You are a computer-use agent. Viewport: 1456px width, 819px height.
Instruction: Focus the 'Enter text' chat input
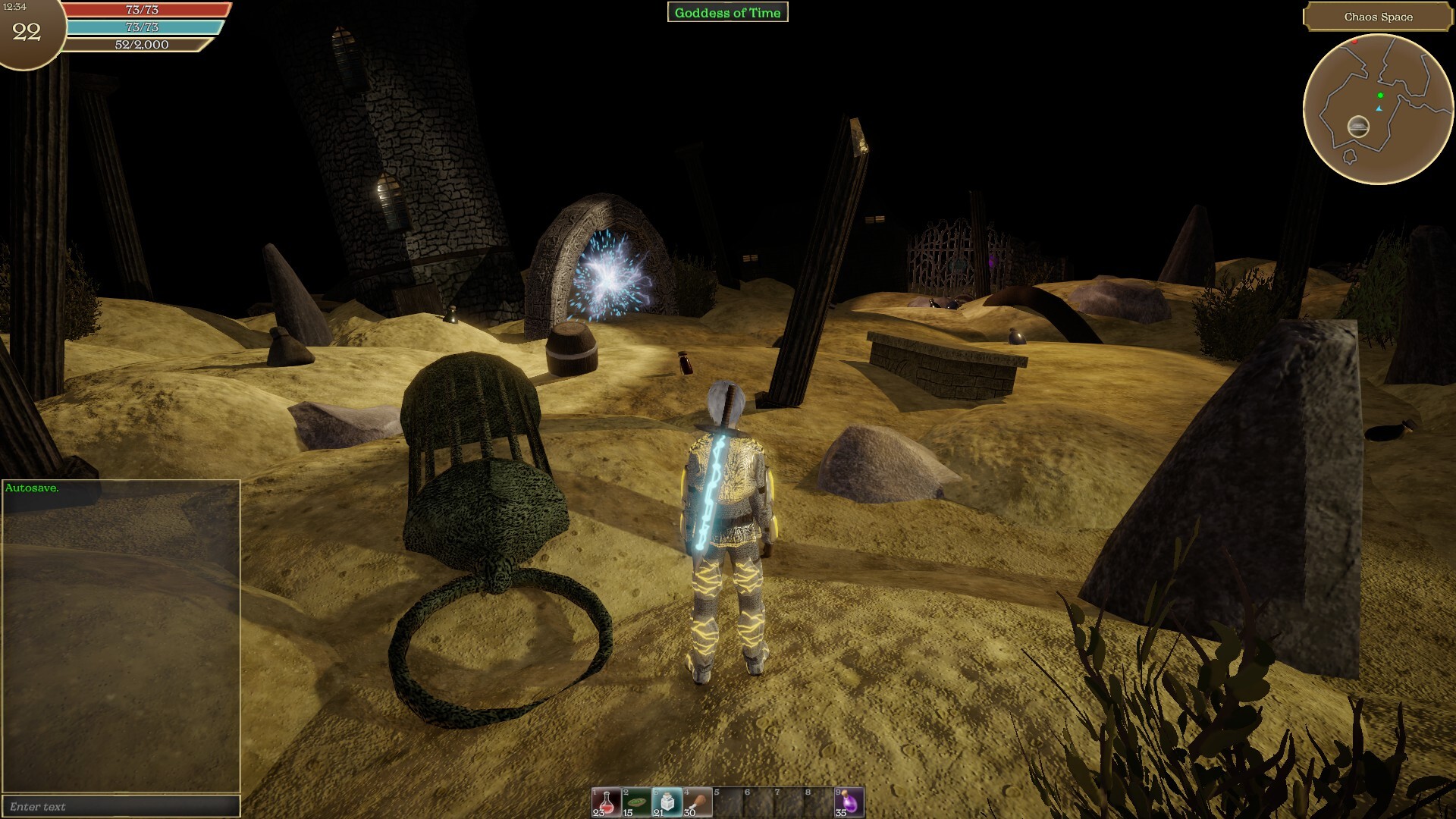pyautogui.click(x=121, y=806)
